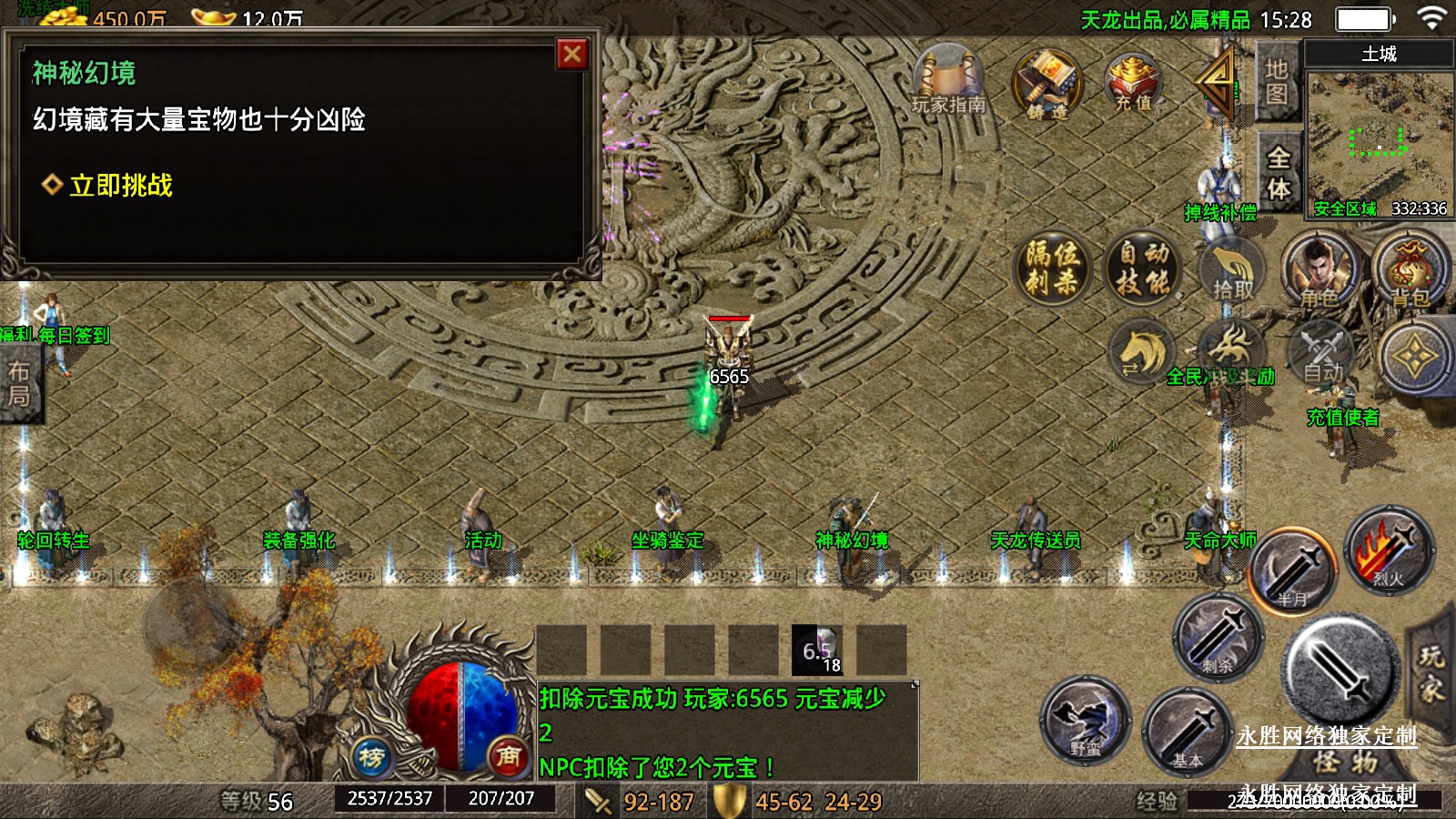Open the 玩家指南 guide
This screenshot has width=1456, height=819.
pos(948,82)
